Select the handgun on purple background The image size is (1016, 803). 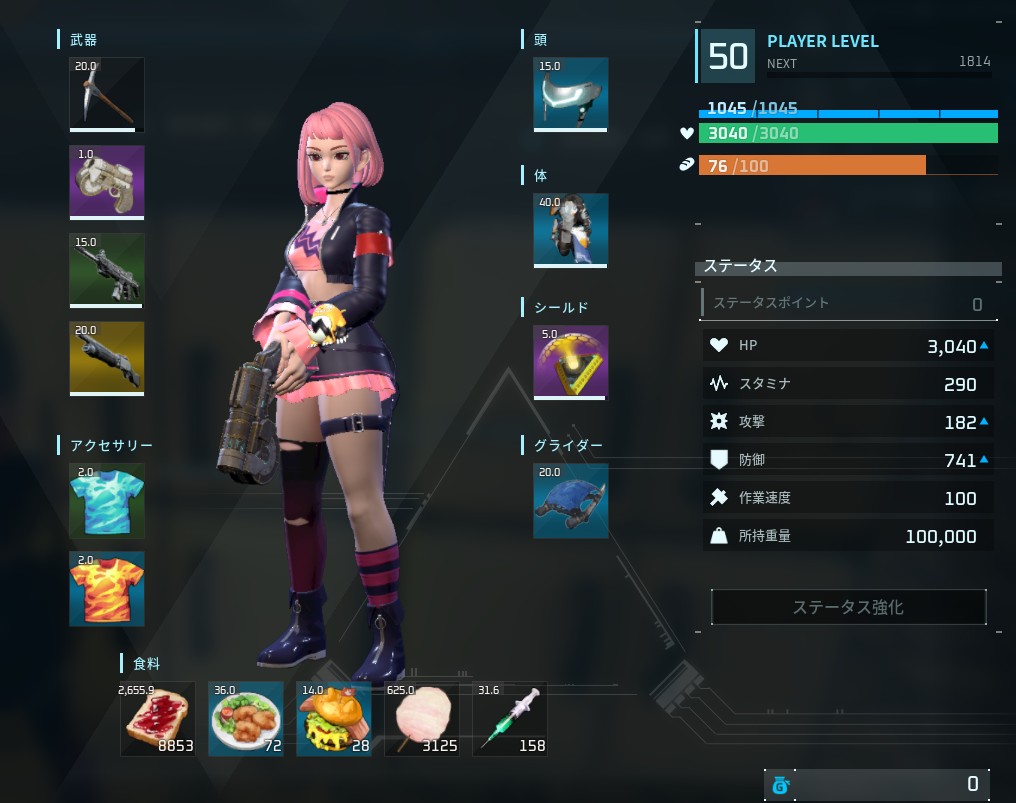106,182
